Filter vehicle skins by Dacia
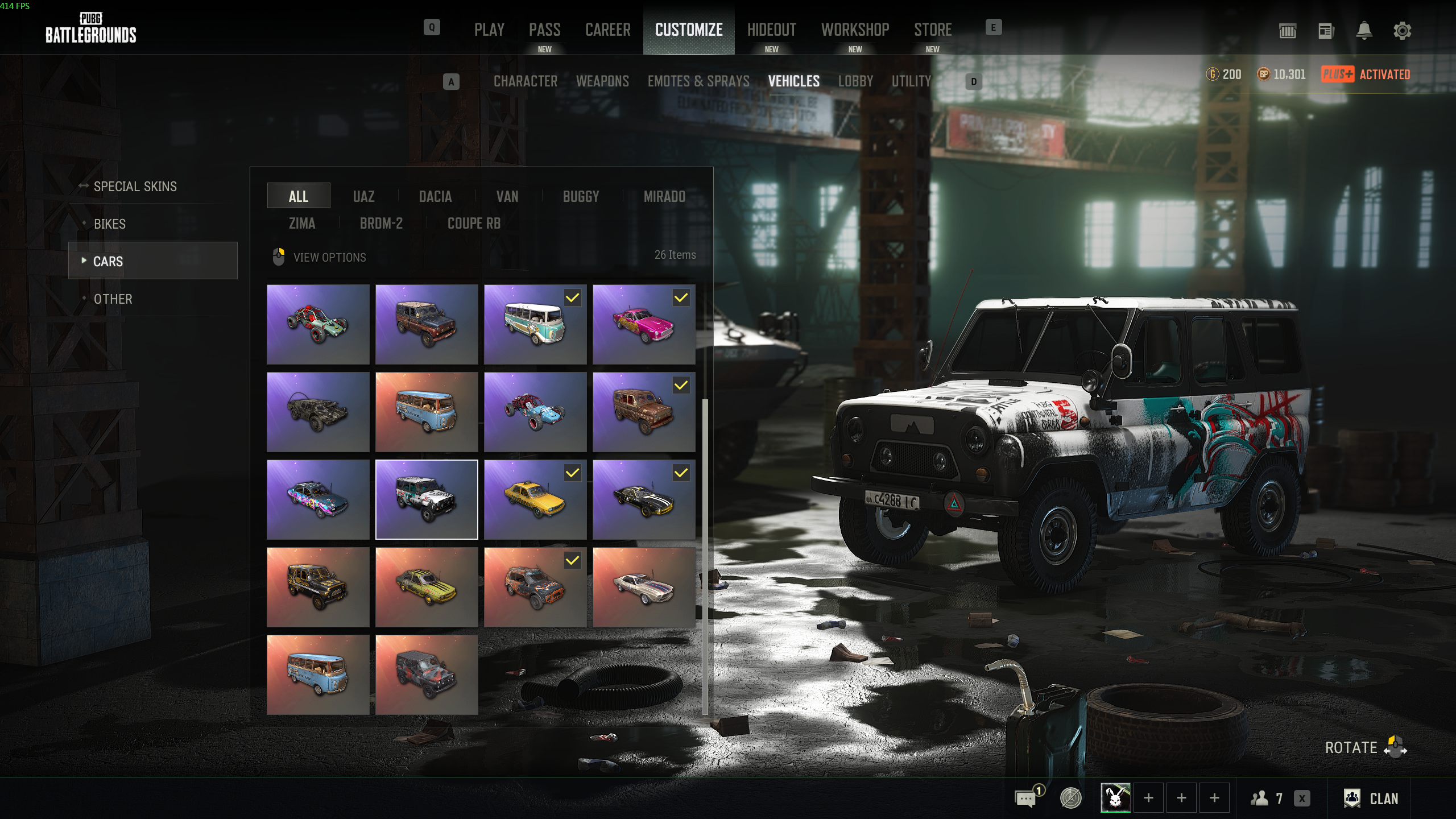 tap(435, 197)
